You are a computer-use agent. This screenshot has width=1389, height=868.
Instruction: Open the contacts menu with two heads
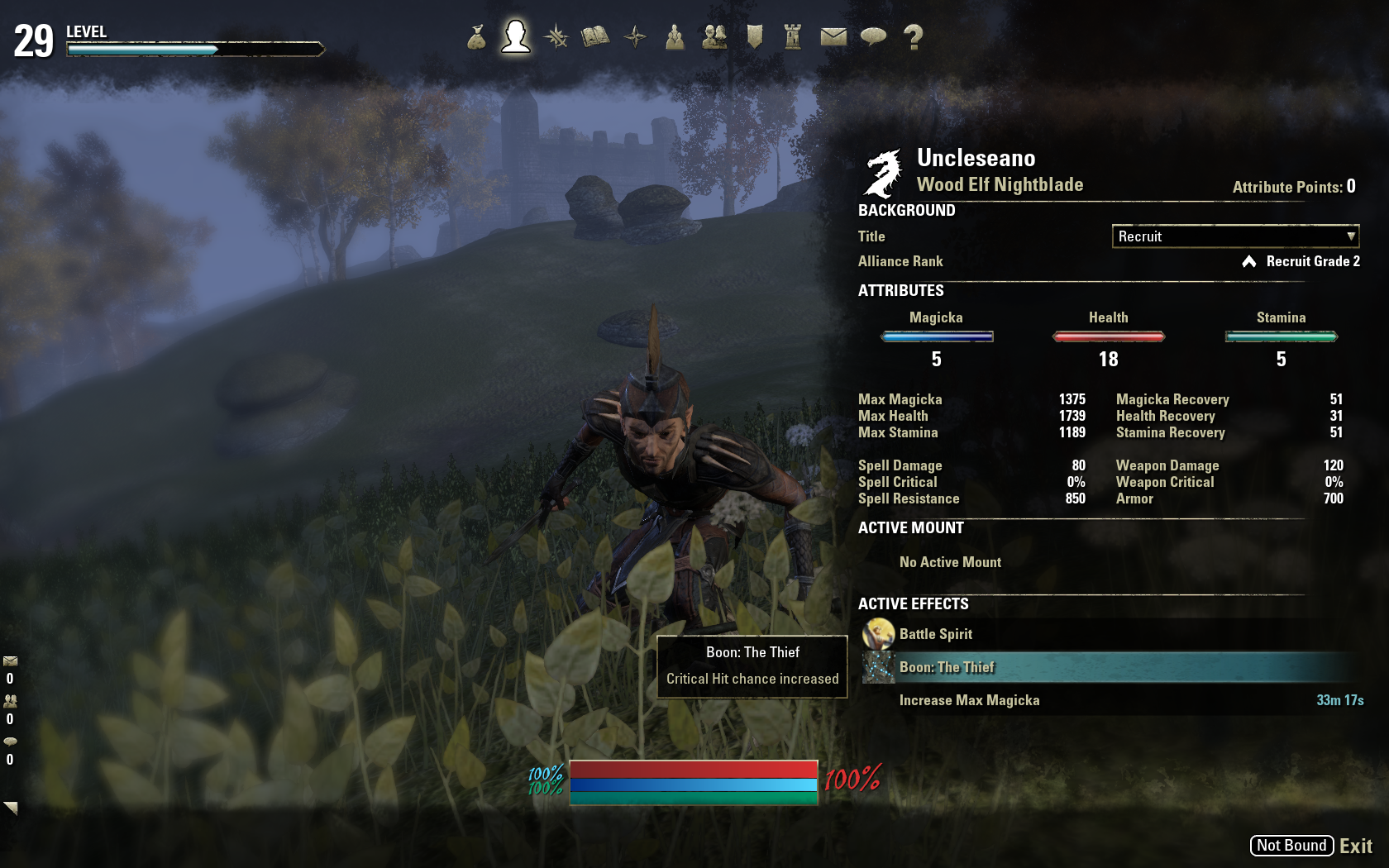pyautogui.click(x=714, y=37)
